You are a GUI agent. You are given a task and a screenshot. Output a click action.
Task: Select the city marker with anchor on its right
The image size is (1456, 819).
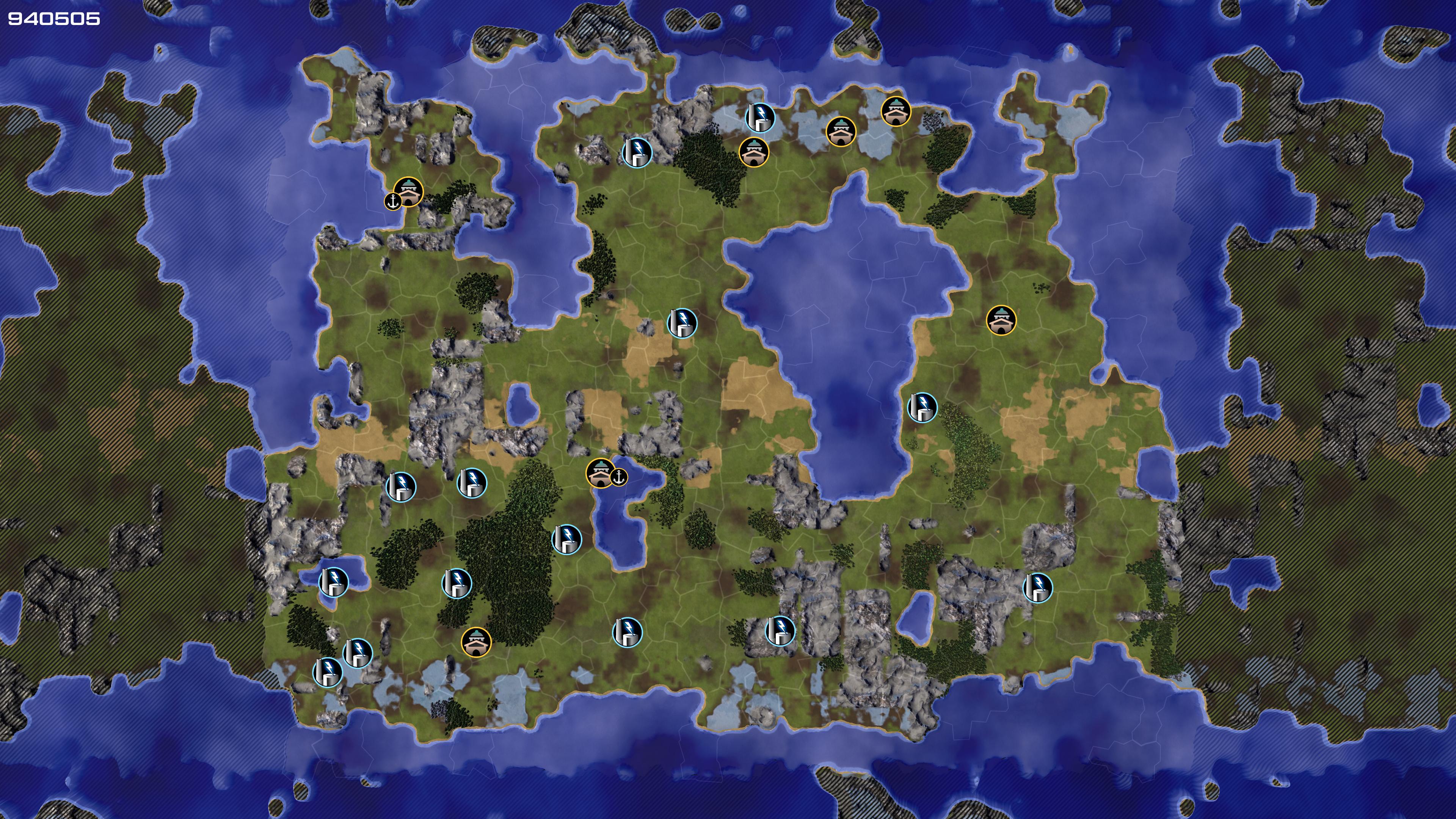click(x=600, y=472)
